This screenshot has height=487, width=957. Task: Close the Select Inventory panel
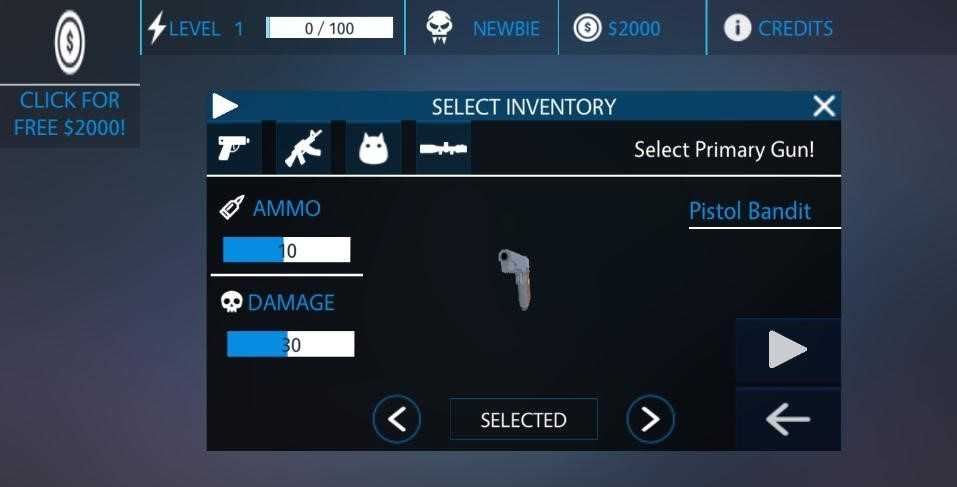(x=823, y=106)
